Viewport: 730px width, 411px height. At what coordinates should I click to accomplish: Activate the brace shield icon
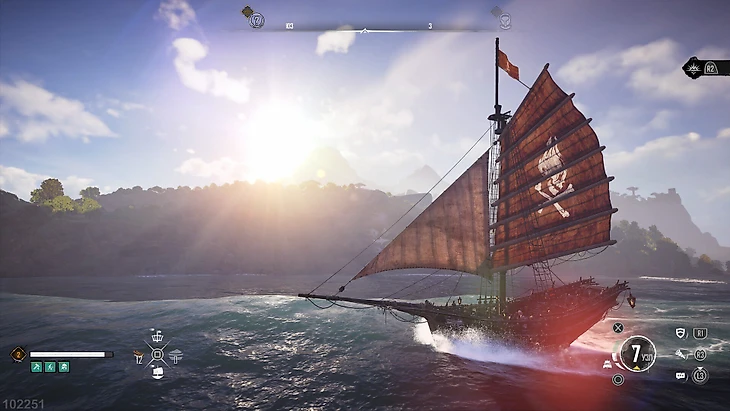(x=682, y=332)
